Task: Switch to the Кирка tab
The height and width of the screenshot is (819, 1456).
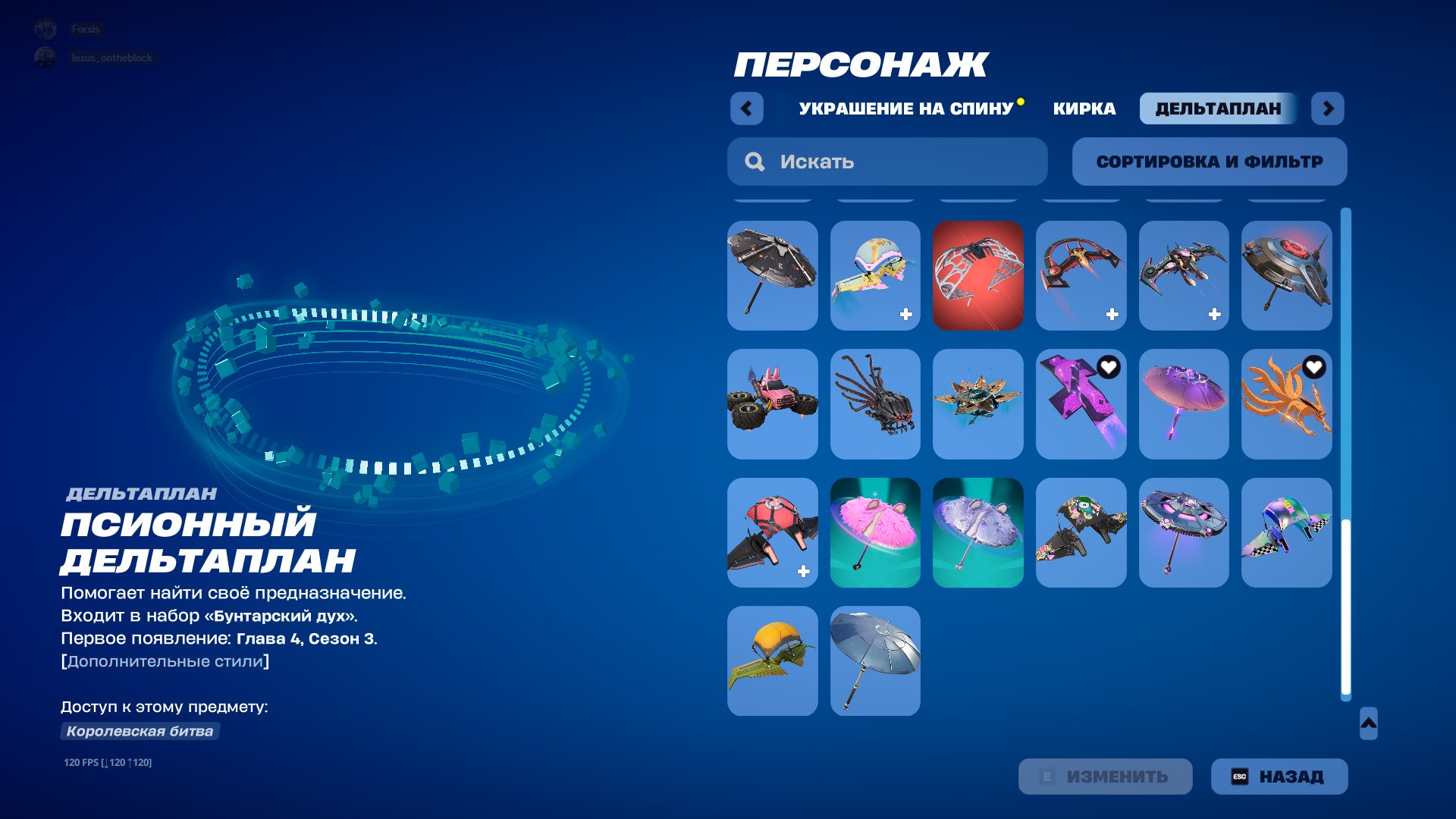Action: coord(1083,108)
